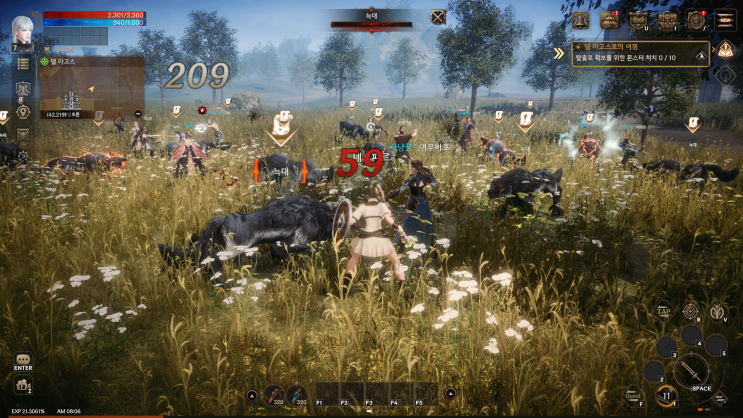Collapse the quest tracker using double arrows
Viewport: 743px width, 418px height.
coord(559,53)
